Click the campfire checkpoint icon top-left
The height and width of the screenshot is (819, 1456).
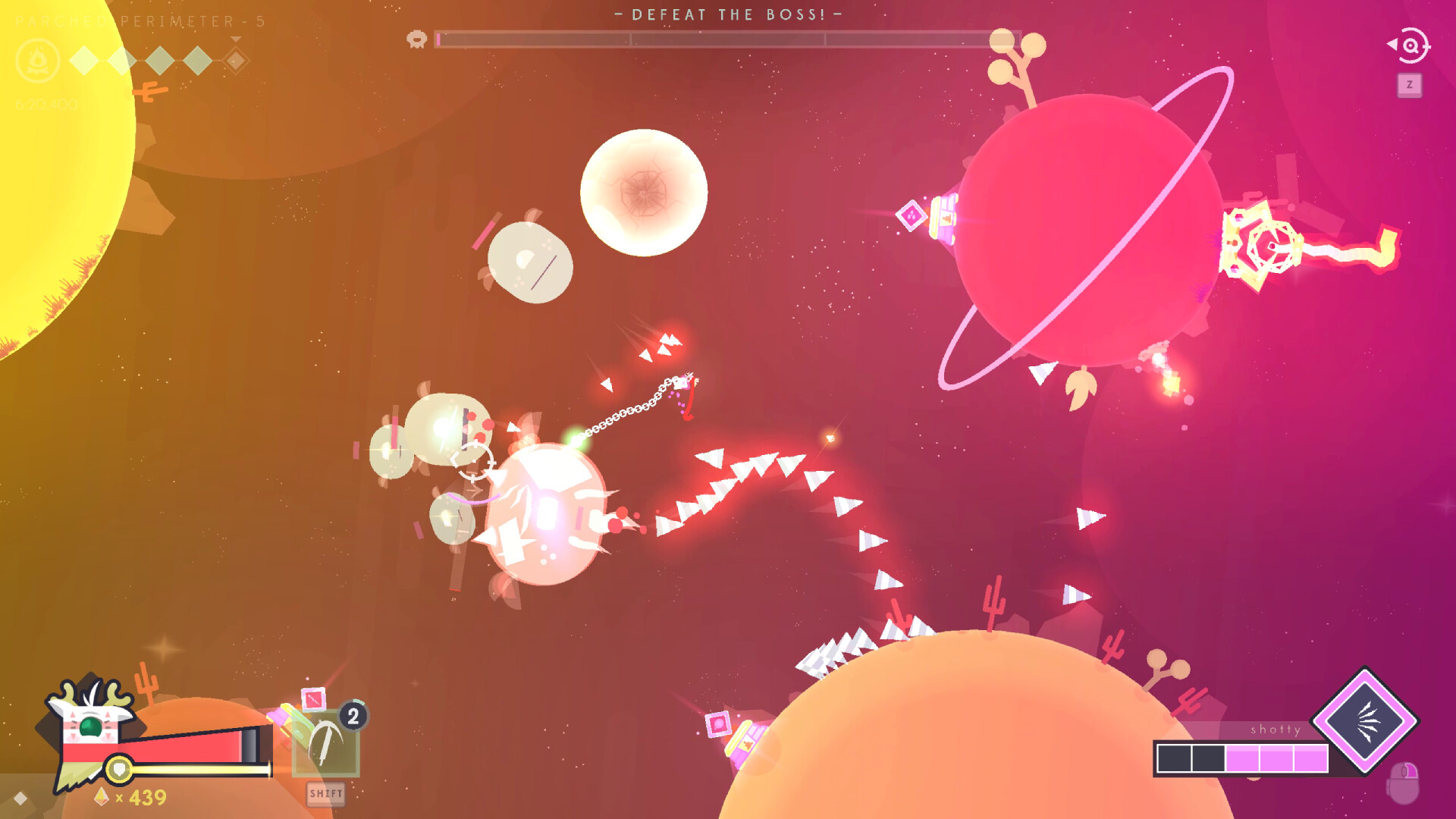coord(37,61)
